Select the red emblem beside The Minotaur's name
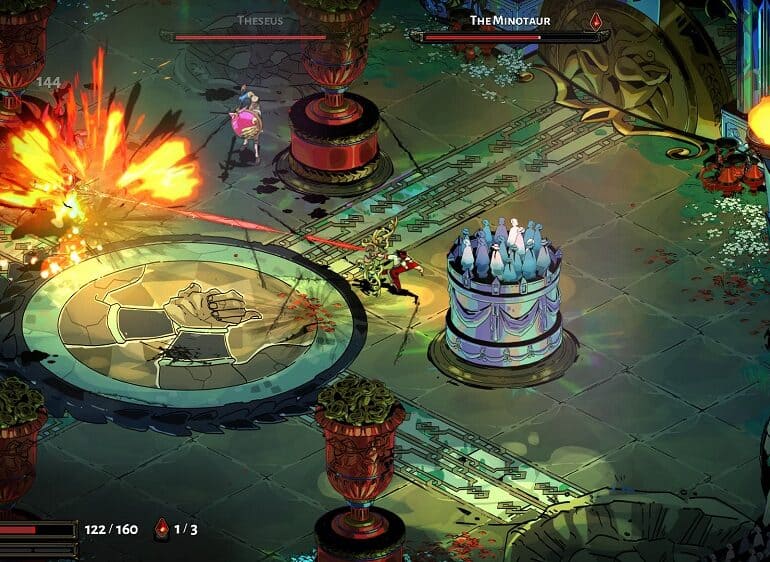 pyautogui.click(x=598, y=20)
